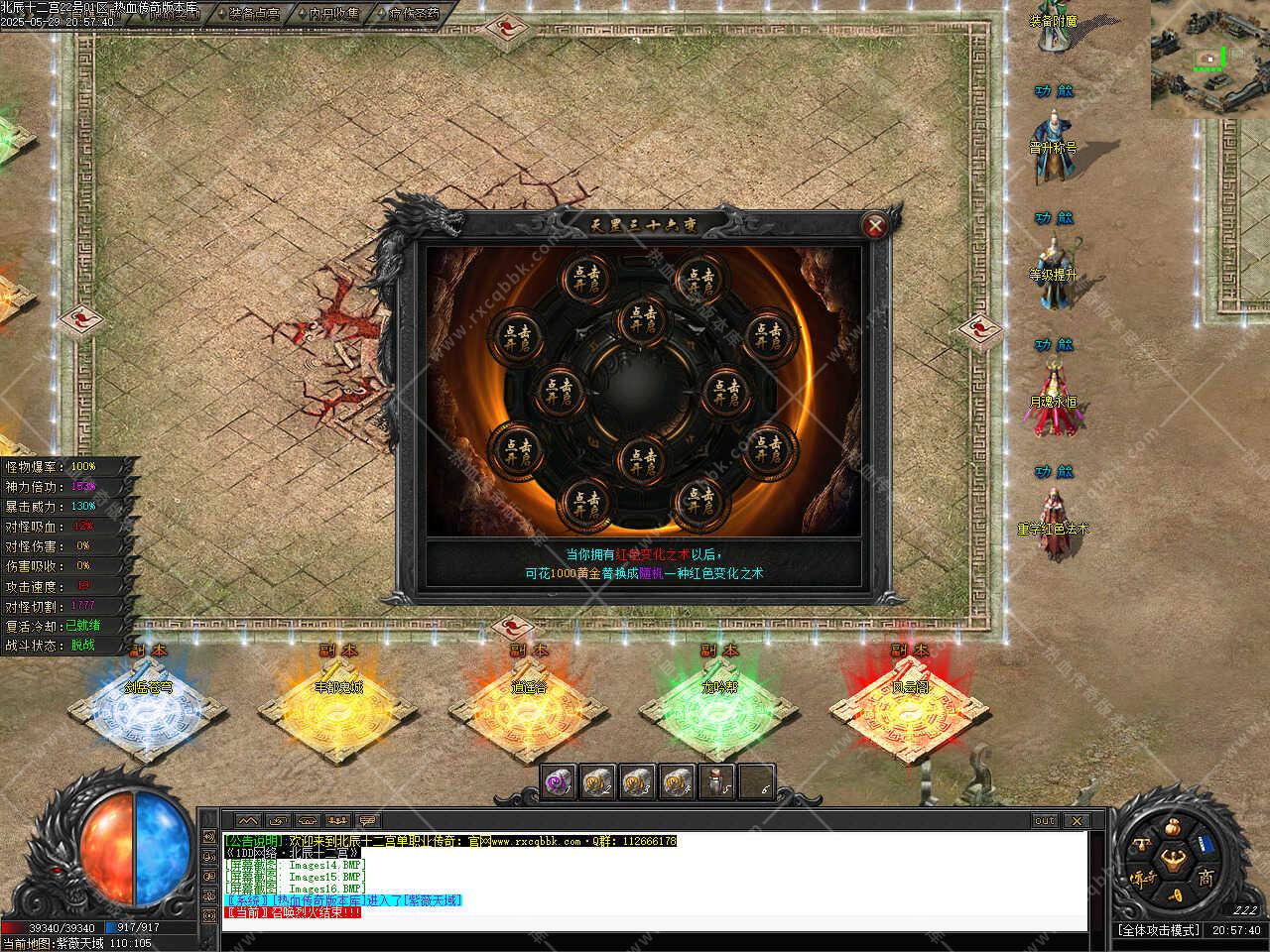Screen dimensions: 1270x952
Task: Click the chat panel's 'out' button
Action: (1045, 820)
